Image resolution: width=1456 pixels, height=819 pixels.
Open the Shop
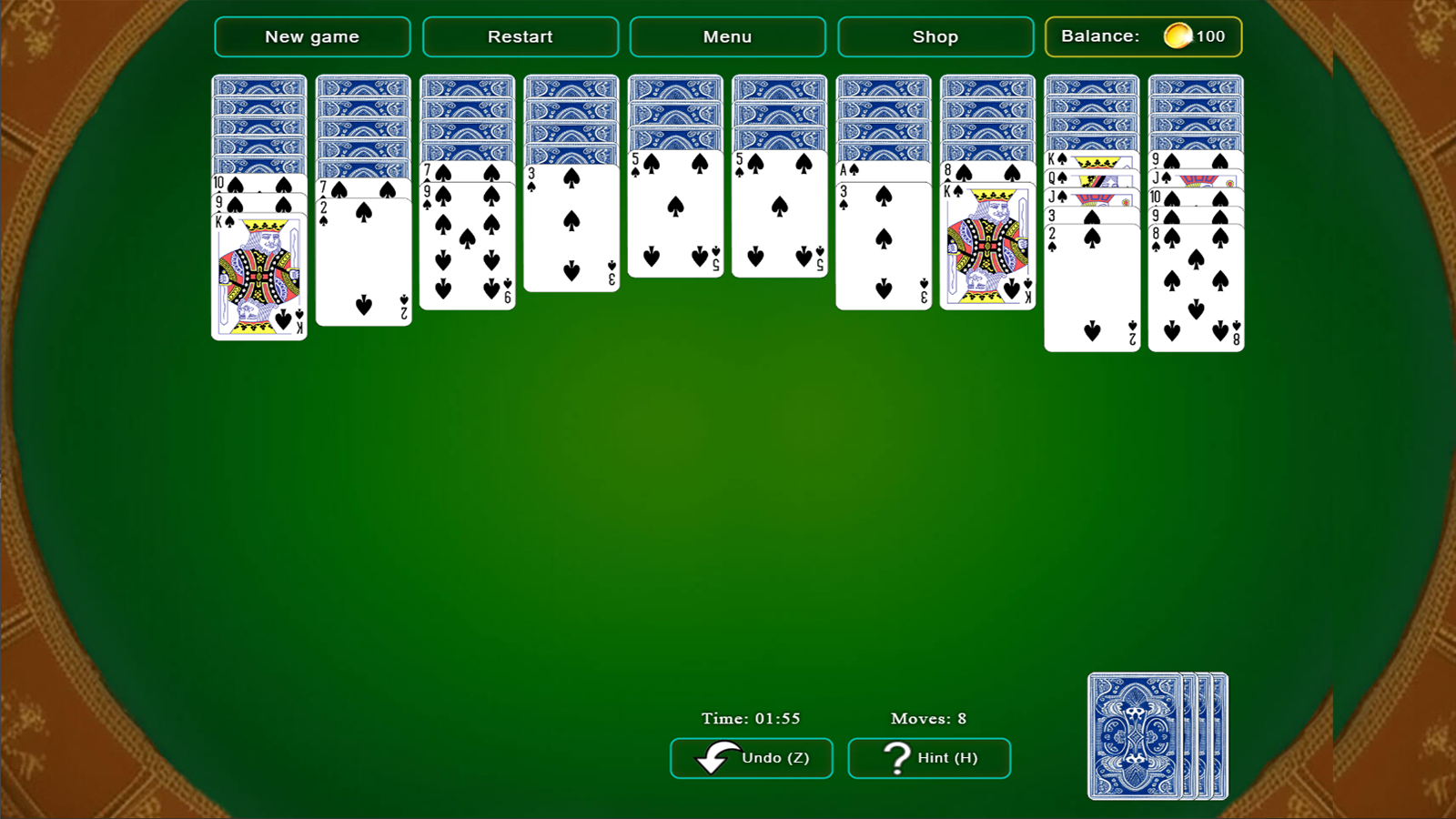point(935,36)
